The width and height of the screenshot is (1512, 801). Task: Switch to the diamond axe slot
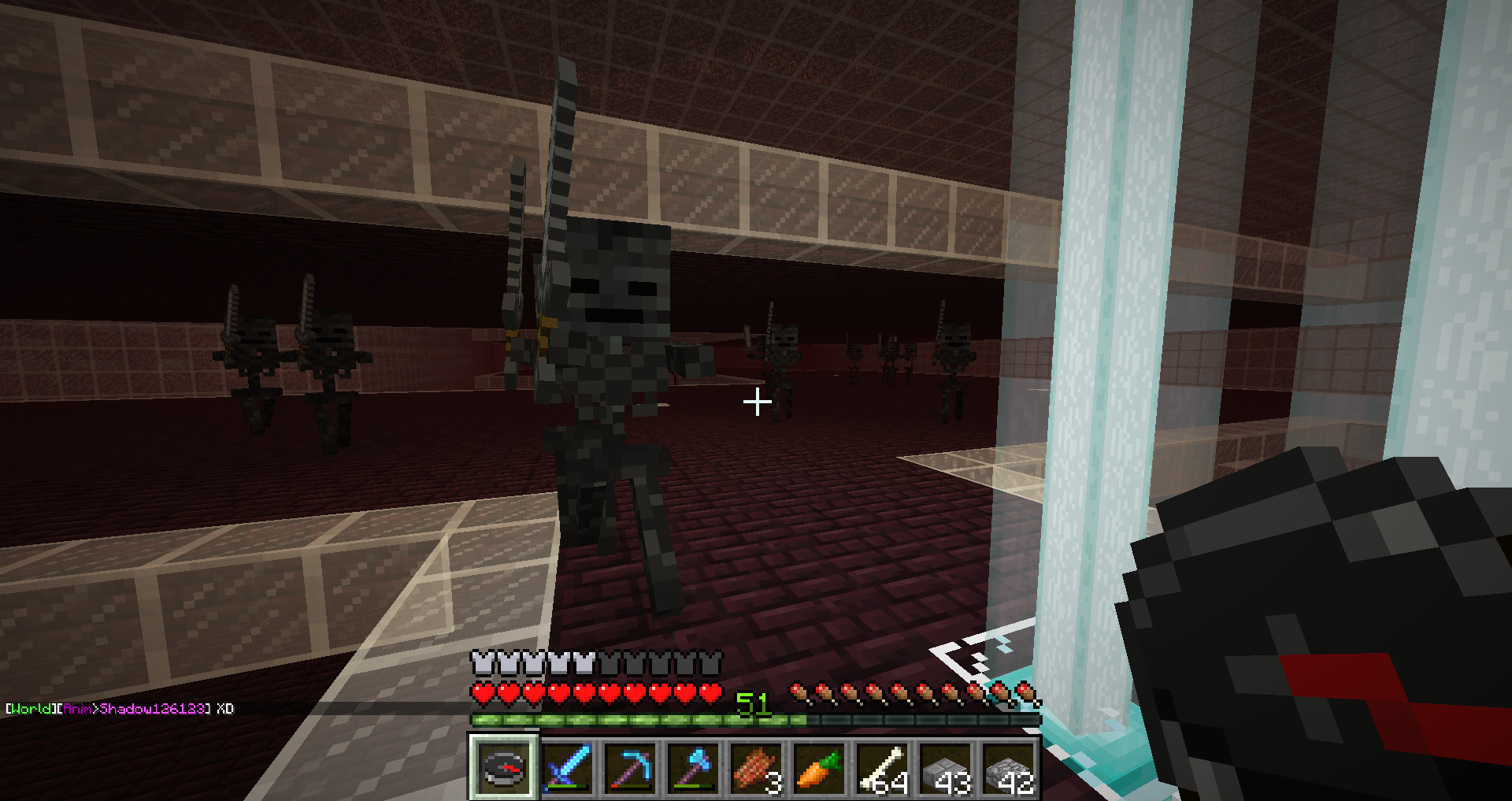693,766
